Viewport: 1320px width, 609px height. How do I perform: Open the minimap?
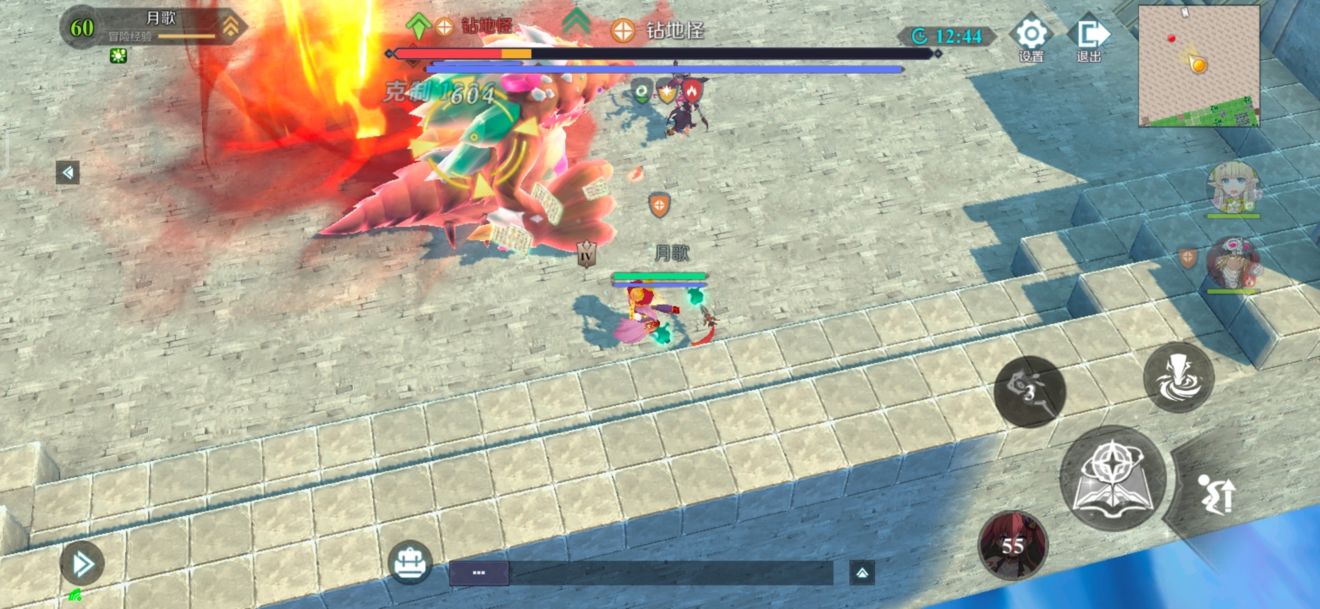coord(1199,66)
